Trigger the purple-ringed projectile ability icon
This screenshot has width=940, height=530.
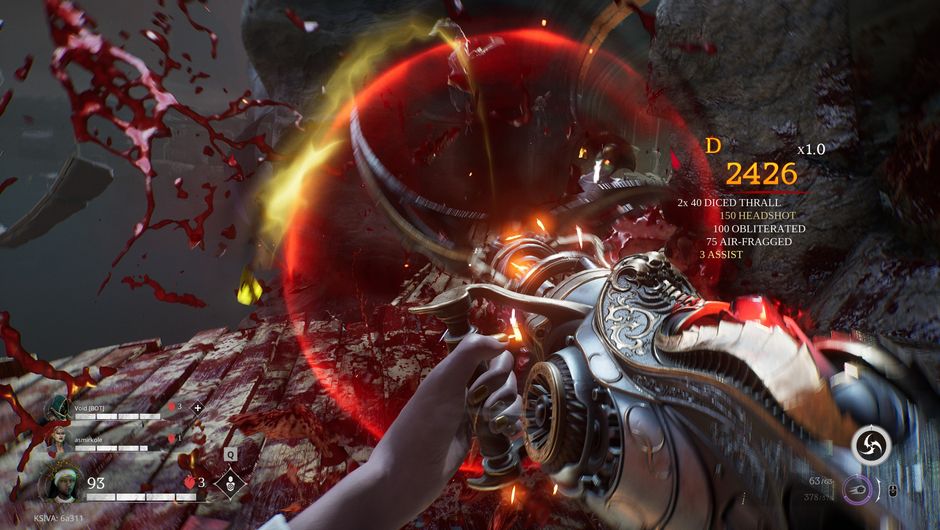pos(860,490)
